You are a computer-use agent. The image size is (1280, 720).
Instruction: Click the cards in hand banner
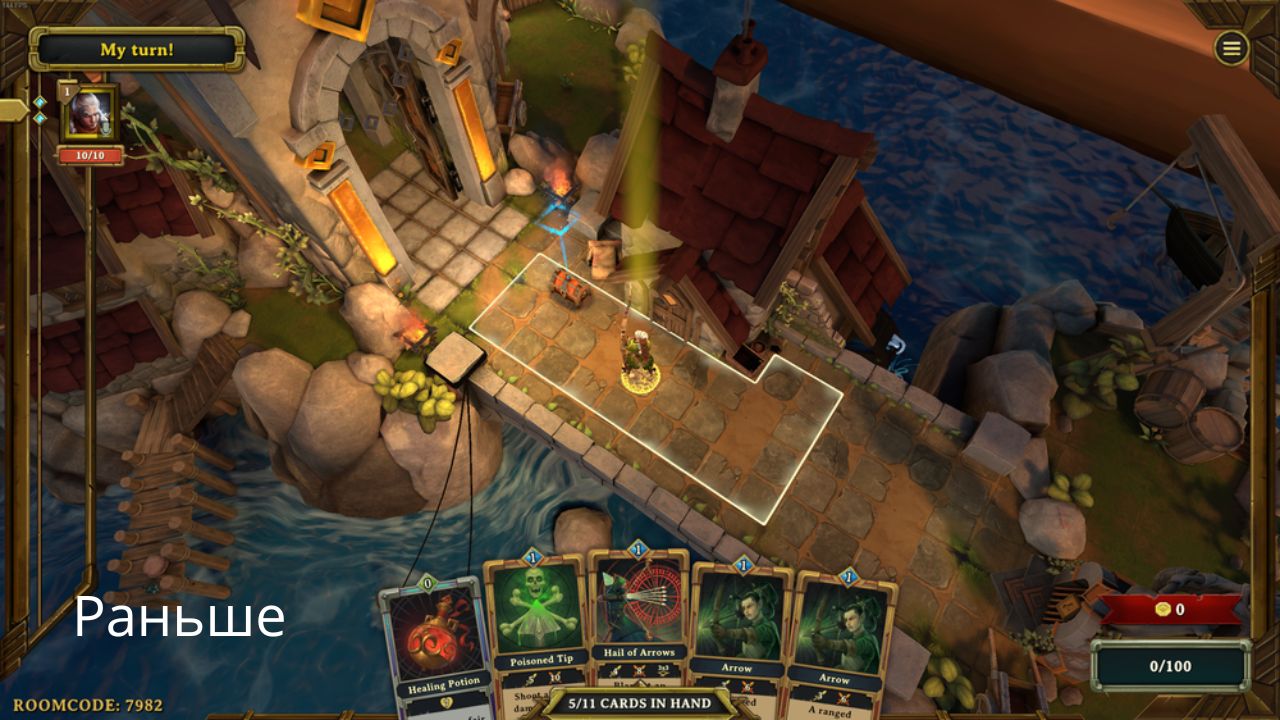640,703
